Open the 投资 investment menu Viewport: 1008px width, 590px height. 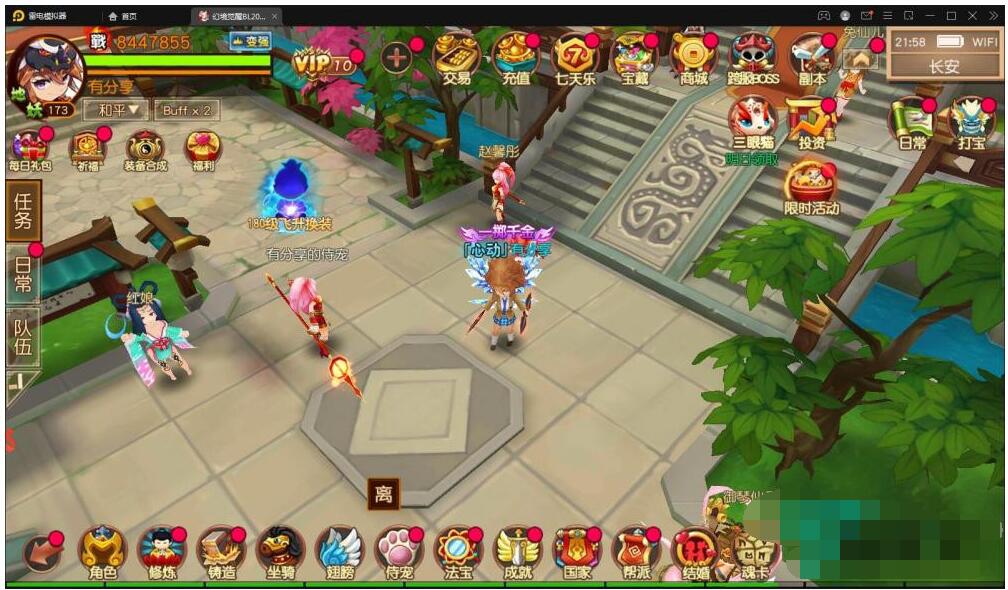coord(811,122)
